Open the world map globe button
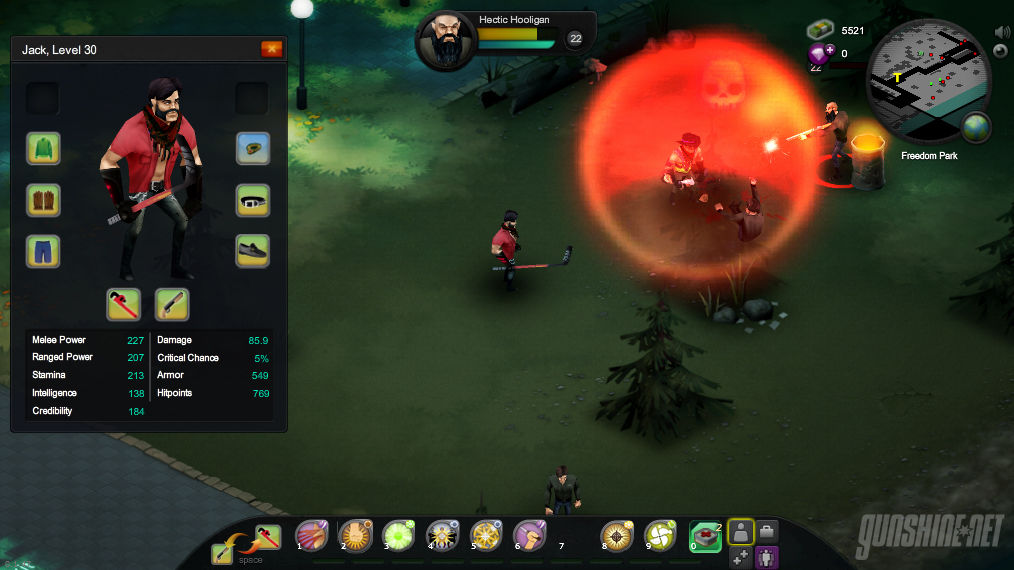The image size is (1014, 570). tap(975, 127)
